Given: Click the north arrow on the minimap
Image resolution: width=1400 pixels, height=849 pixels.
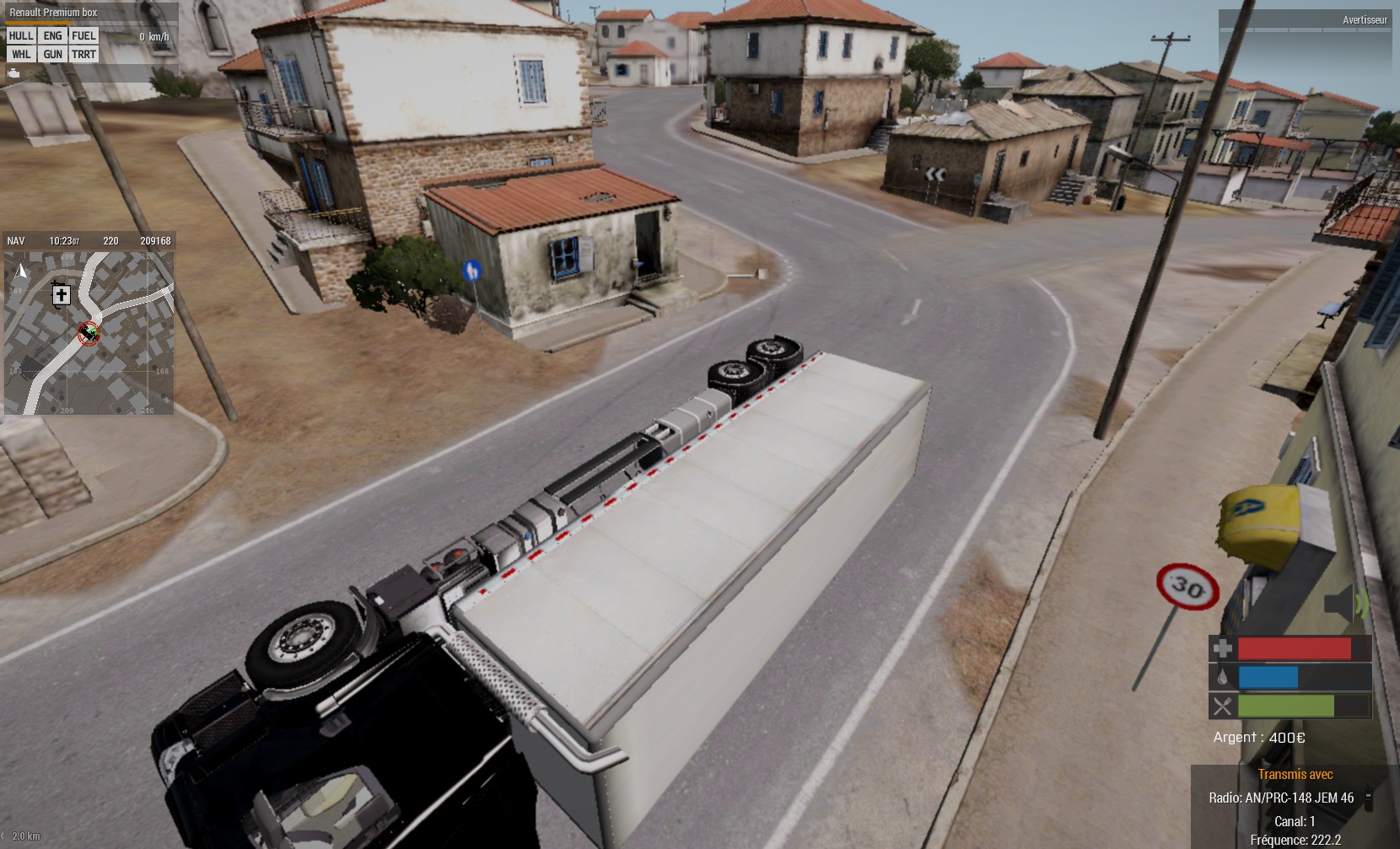Looking at the screenshot, I should [22, 271].
